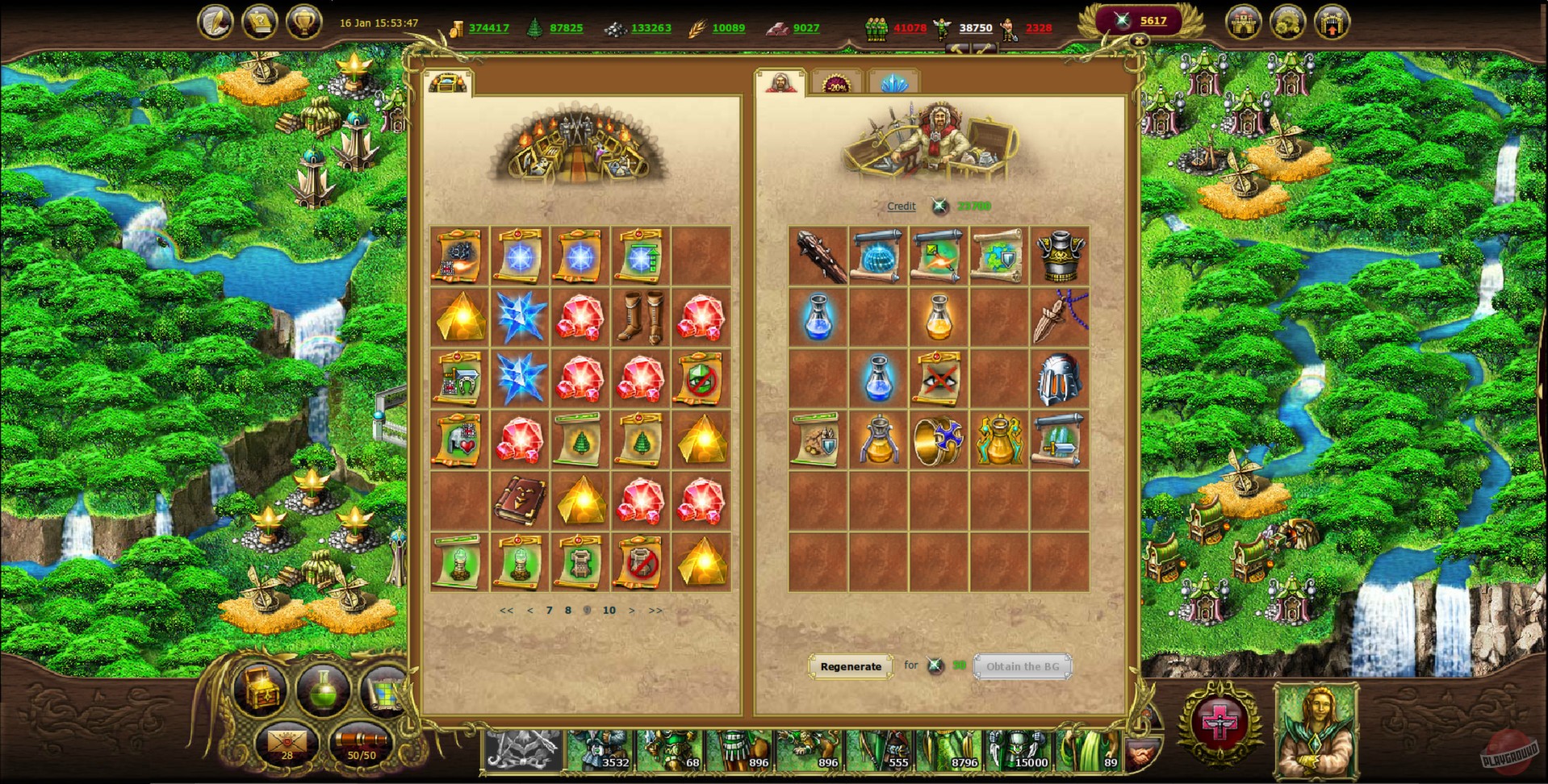This screenshot has height=784, width=1548.
Task: Select the boots item in inventory grid
Action: [640, 316]
